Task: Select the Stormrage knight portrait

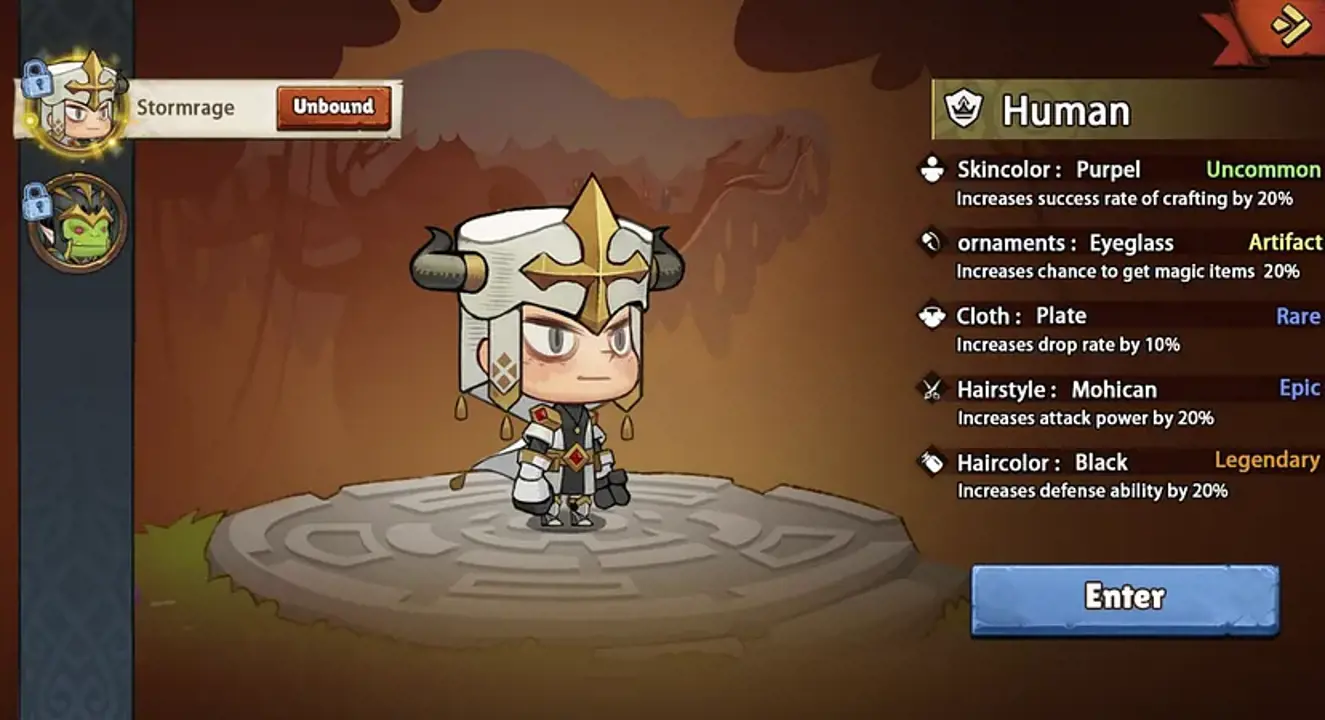Action: (x=78, y=107)
